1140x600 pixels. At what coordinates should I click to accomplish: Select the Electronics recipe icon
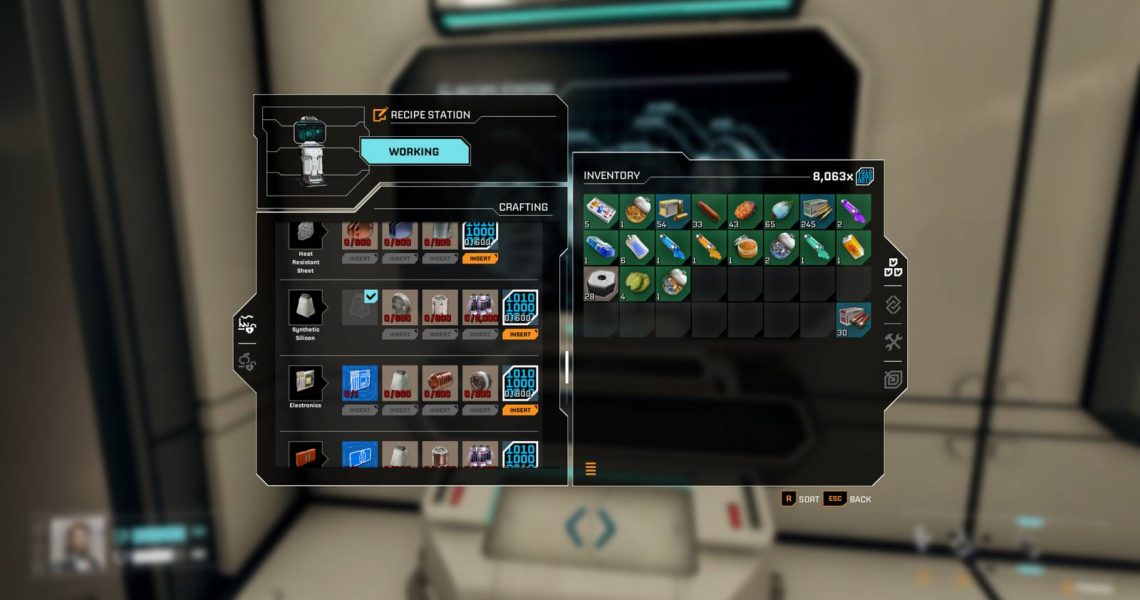304,382
